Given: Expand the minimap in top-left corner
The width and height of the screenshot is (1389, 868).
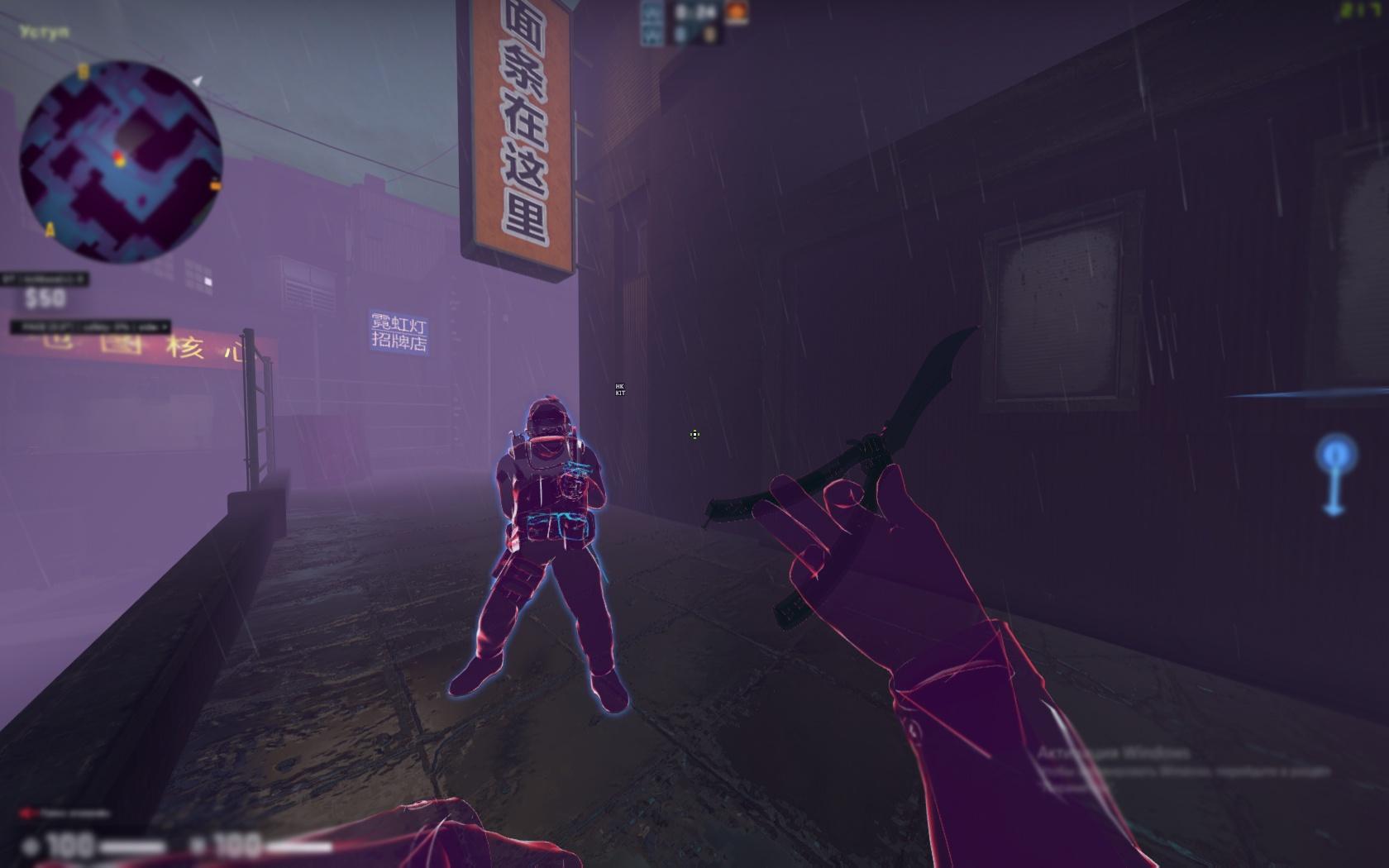Looking at the screenshot, I should pos(120,157).
